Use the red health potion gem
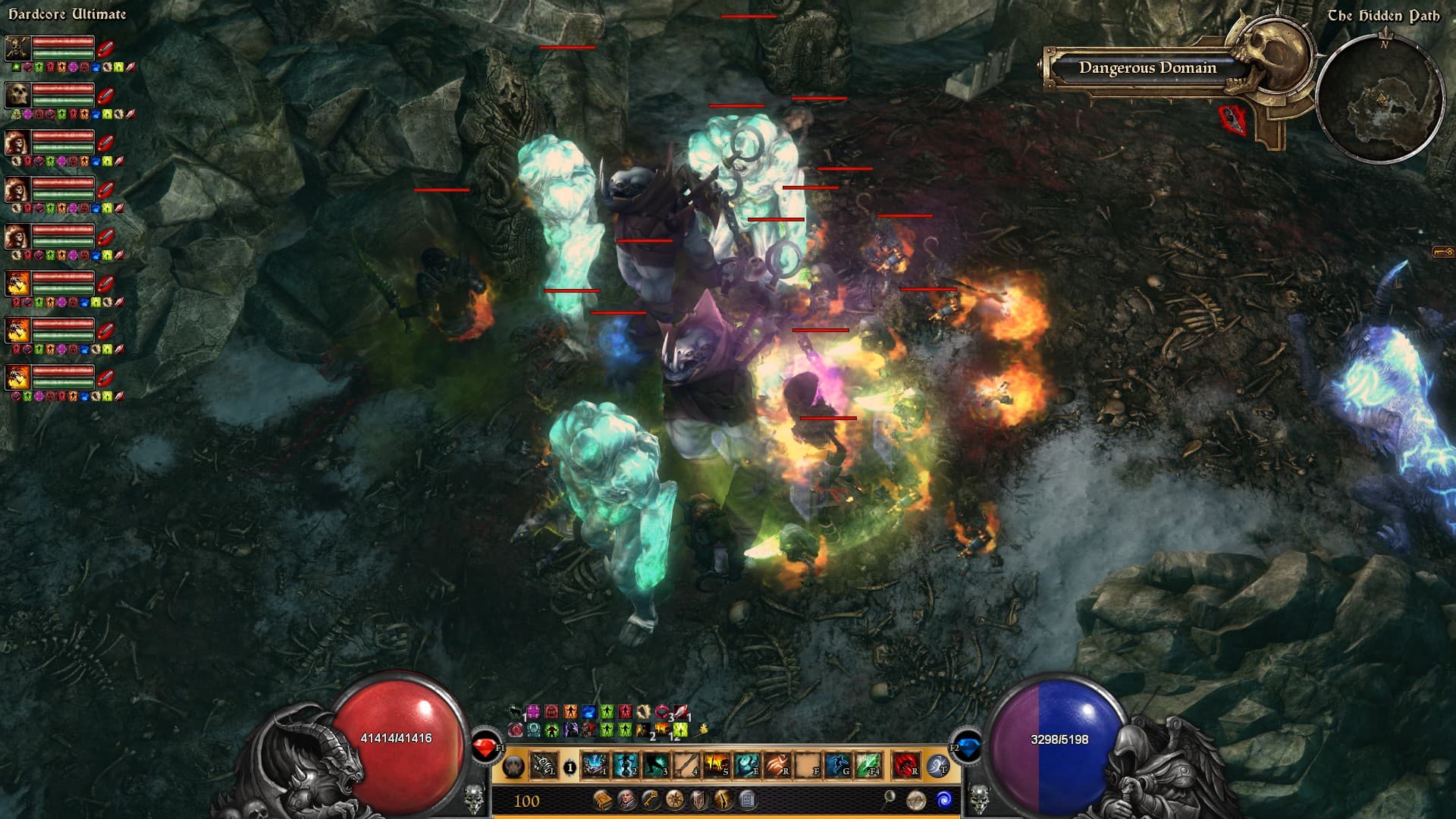 click(485, 747)
